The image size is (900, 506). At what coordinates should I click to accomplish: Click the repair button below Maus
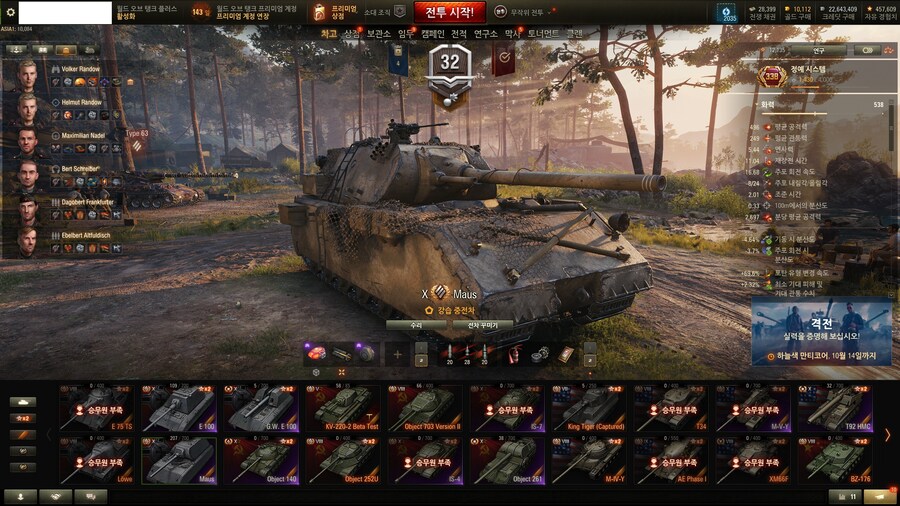click(x=416, y=325)
